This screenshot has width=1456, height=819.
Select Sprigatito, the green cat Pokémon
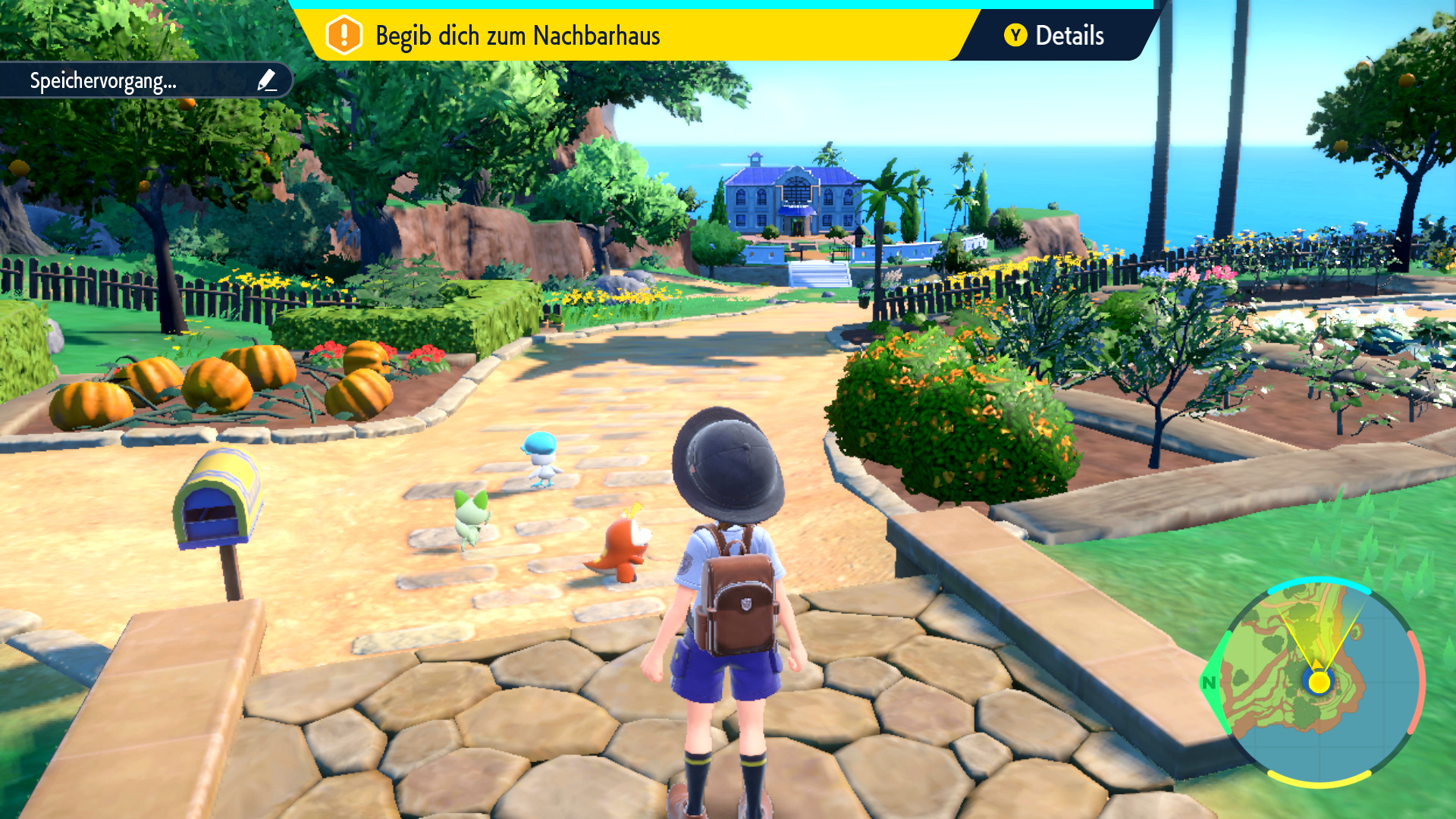[470, 519]
